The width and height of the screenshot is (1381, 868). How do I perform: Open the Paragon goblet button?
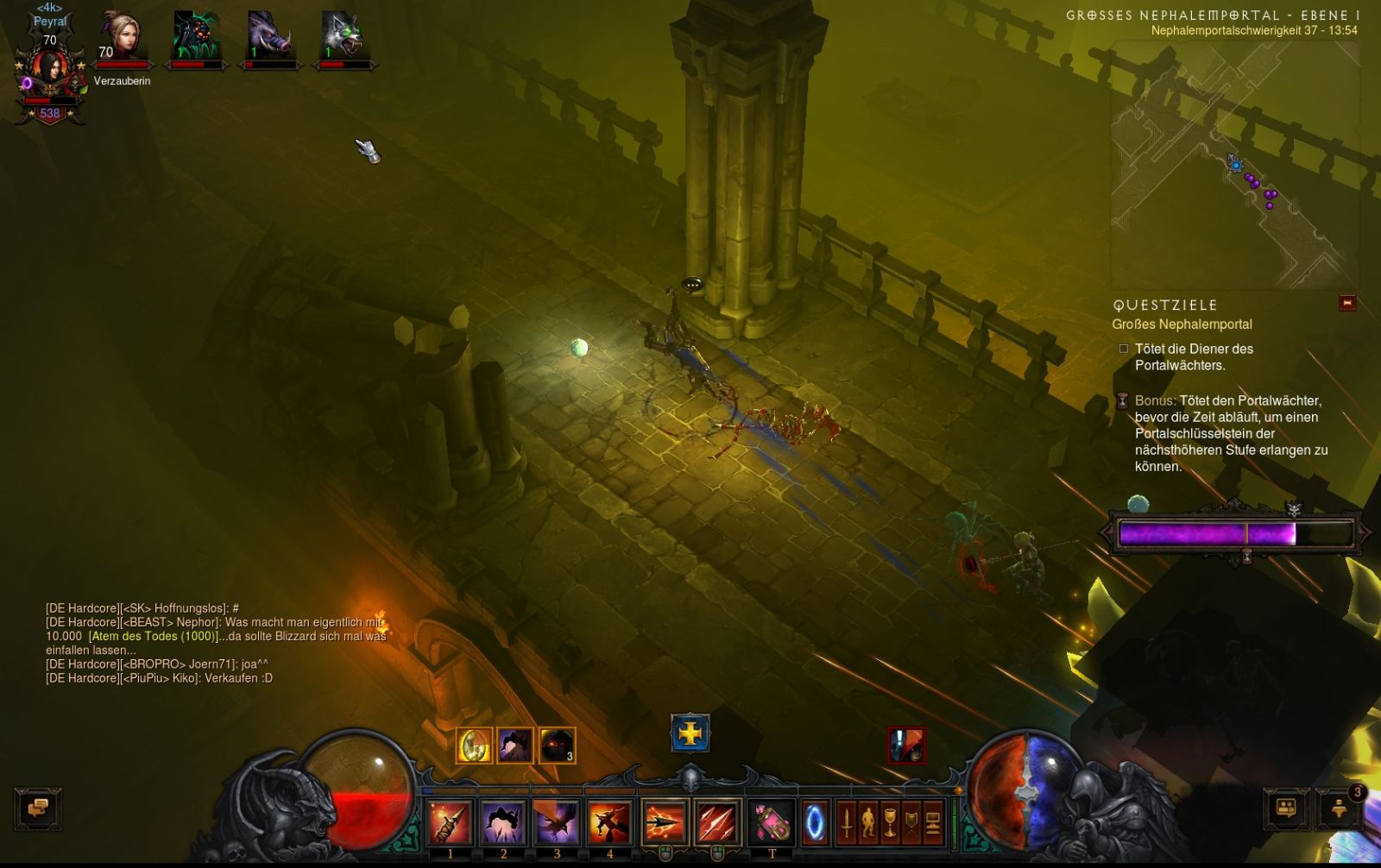click(x=890, y=822)
